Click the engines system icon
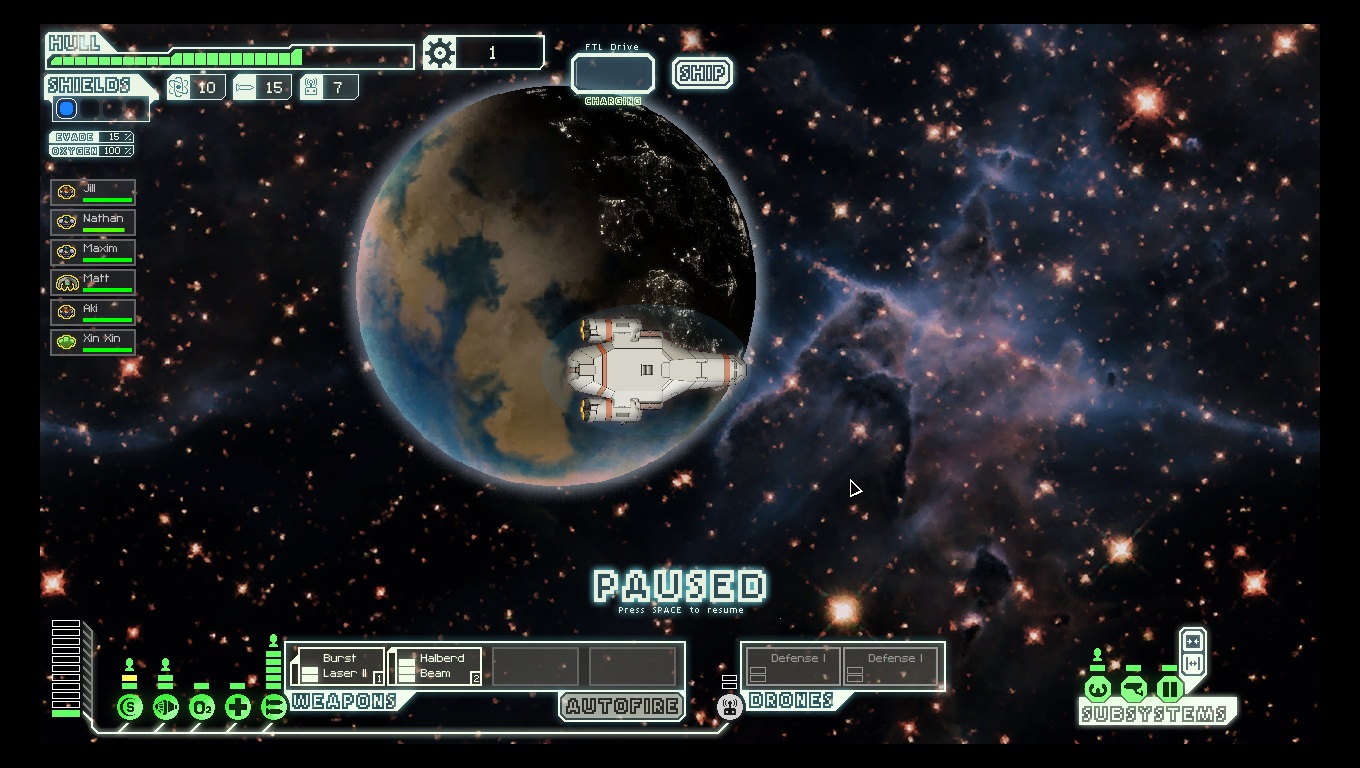The height and width of the screenshot is (768, 1360). (x=166, y=707)
